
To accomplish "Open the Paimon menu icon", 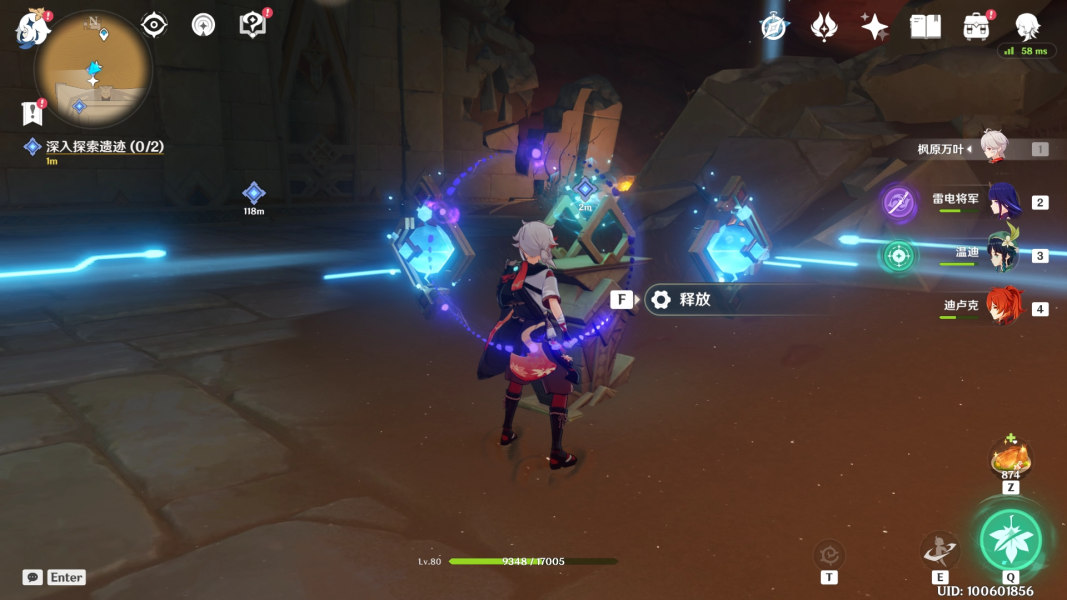I will (x=32, y=28).
